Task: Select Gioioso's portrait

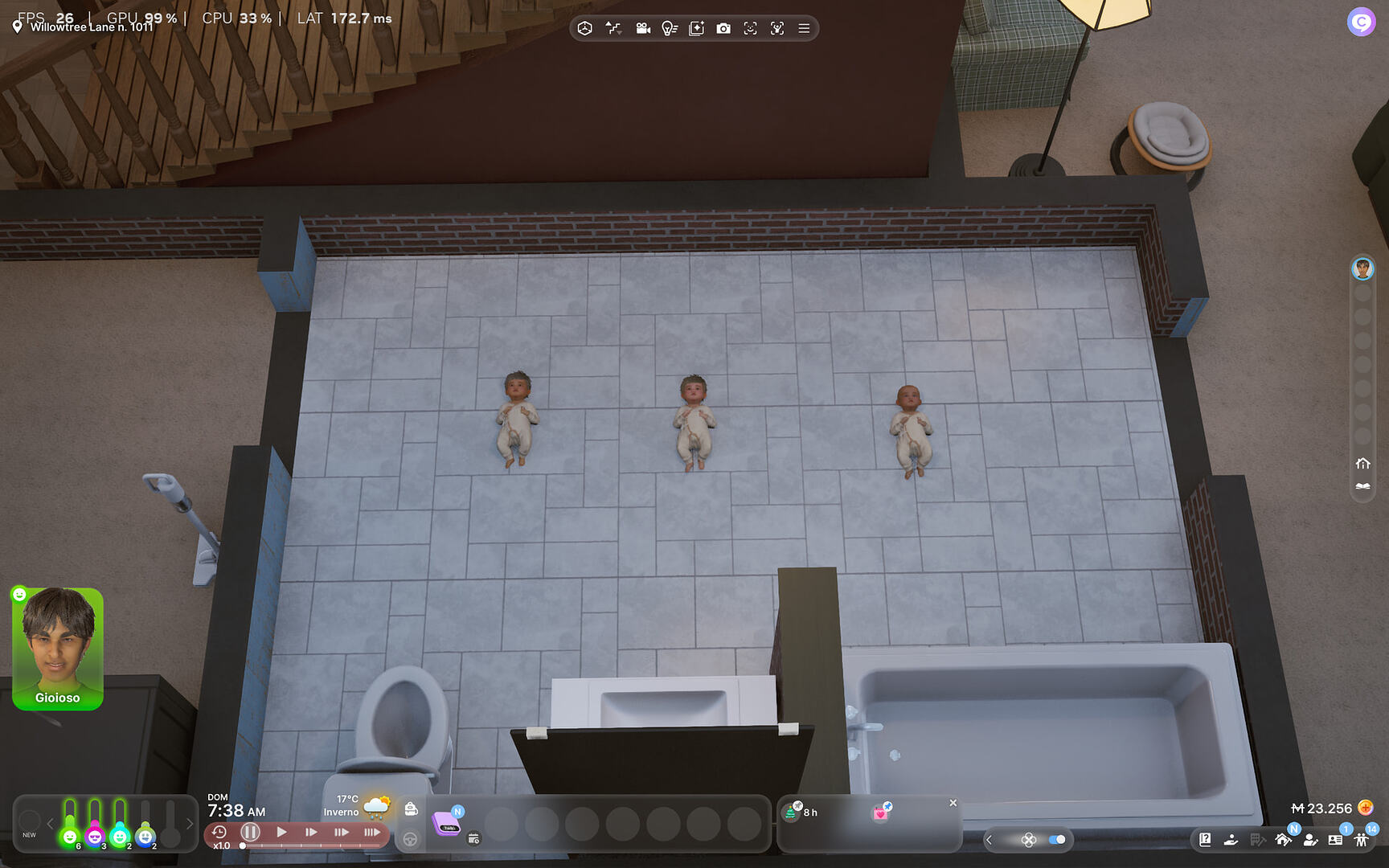Action: tap(57, 651)
